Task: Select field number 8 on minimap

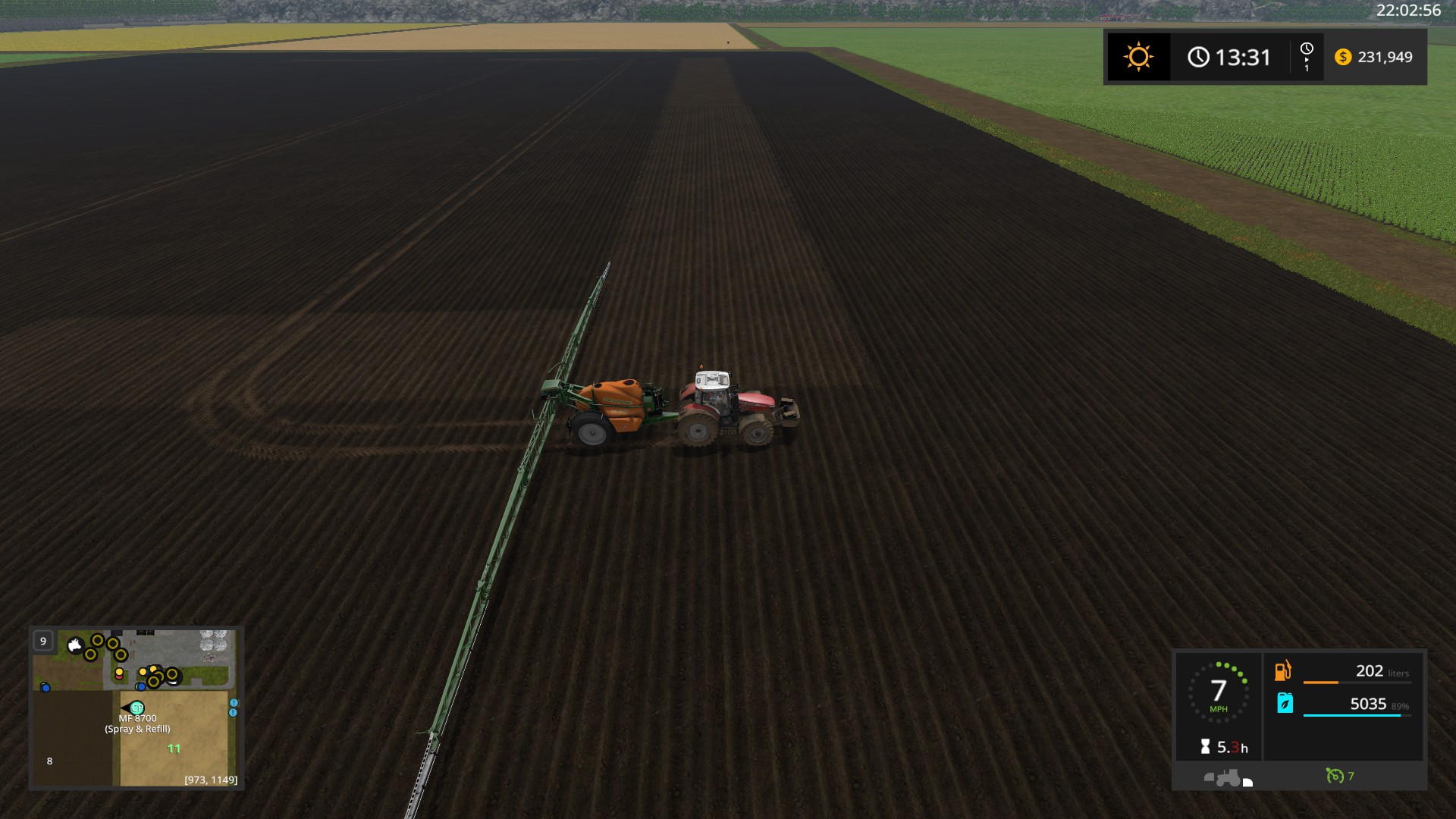Action: pos(49,761)
